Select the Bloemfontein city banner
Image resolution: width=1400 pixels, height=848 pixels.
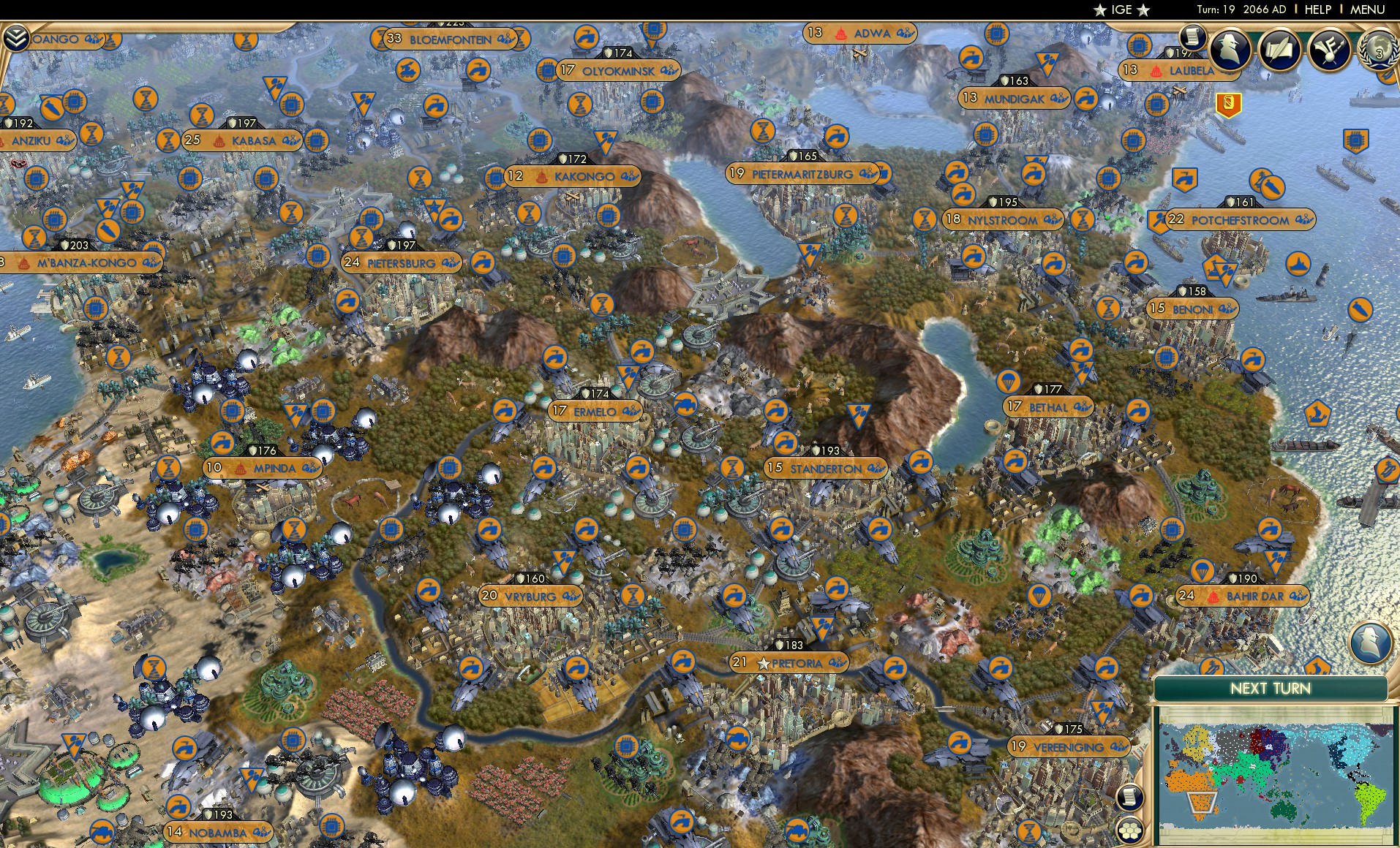point(448,40)
